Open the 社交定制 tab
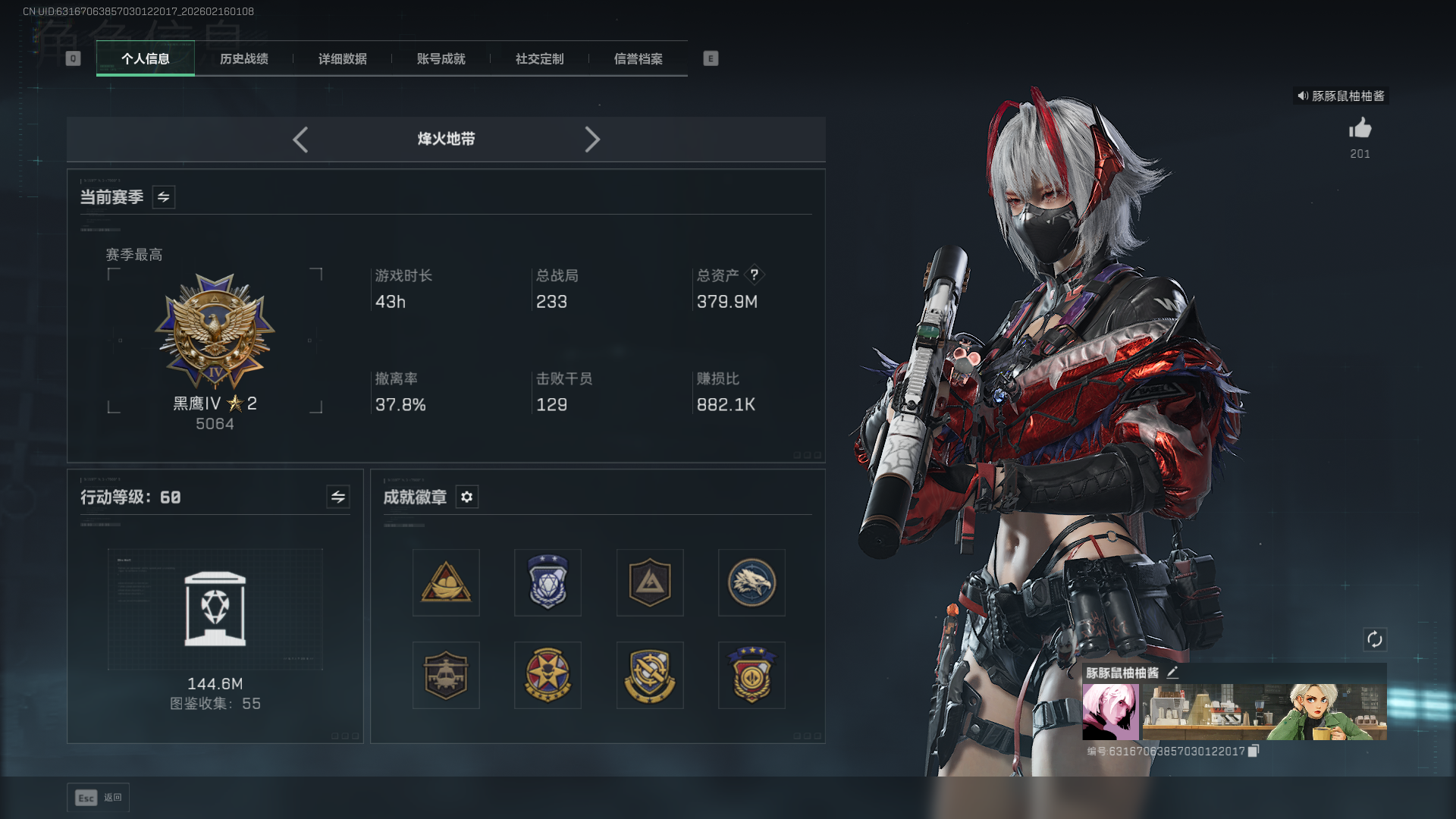The width and height of the screenshot is (1456, 819). click(x=538, y=59)
